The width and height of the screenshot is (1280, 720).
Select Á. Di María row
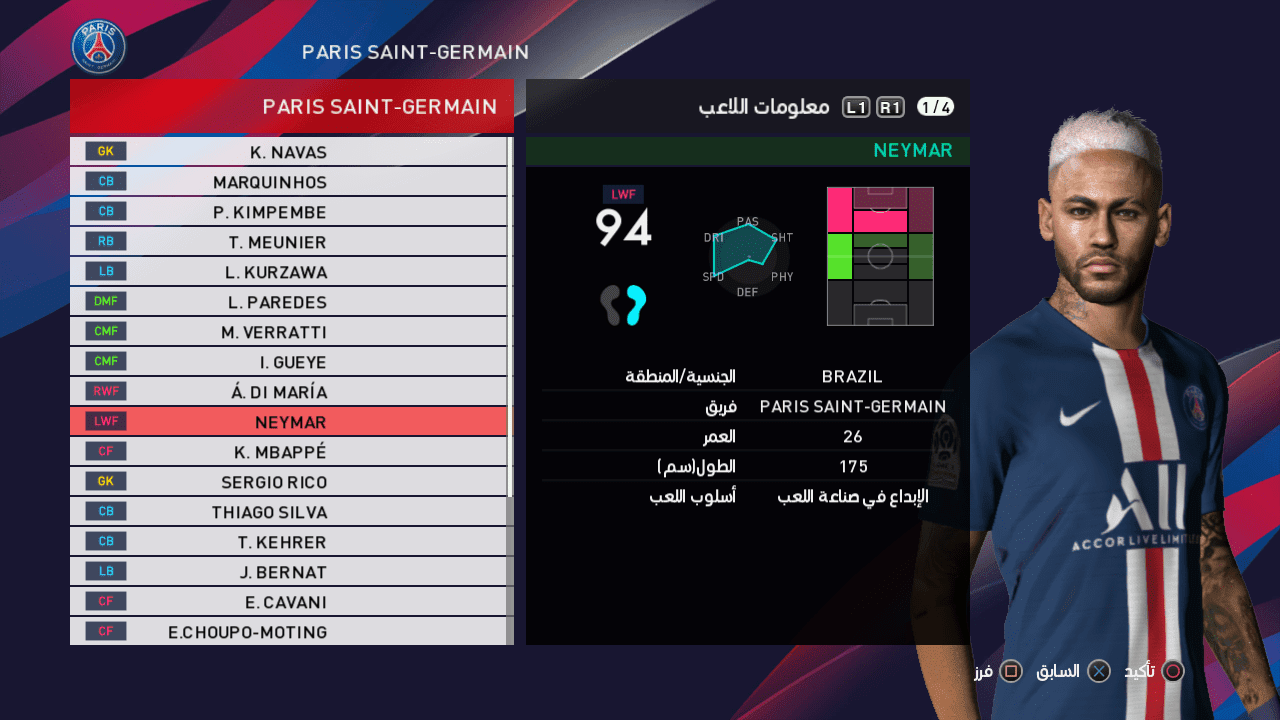[289, 392]
